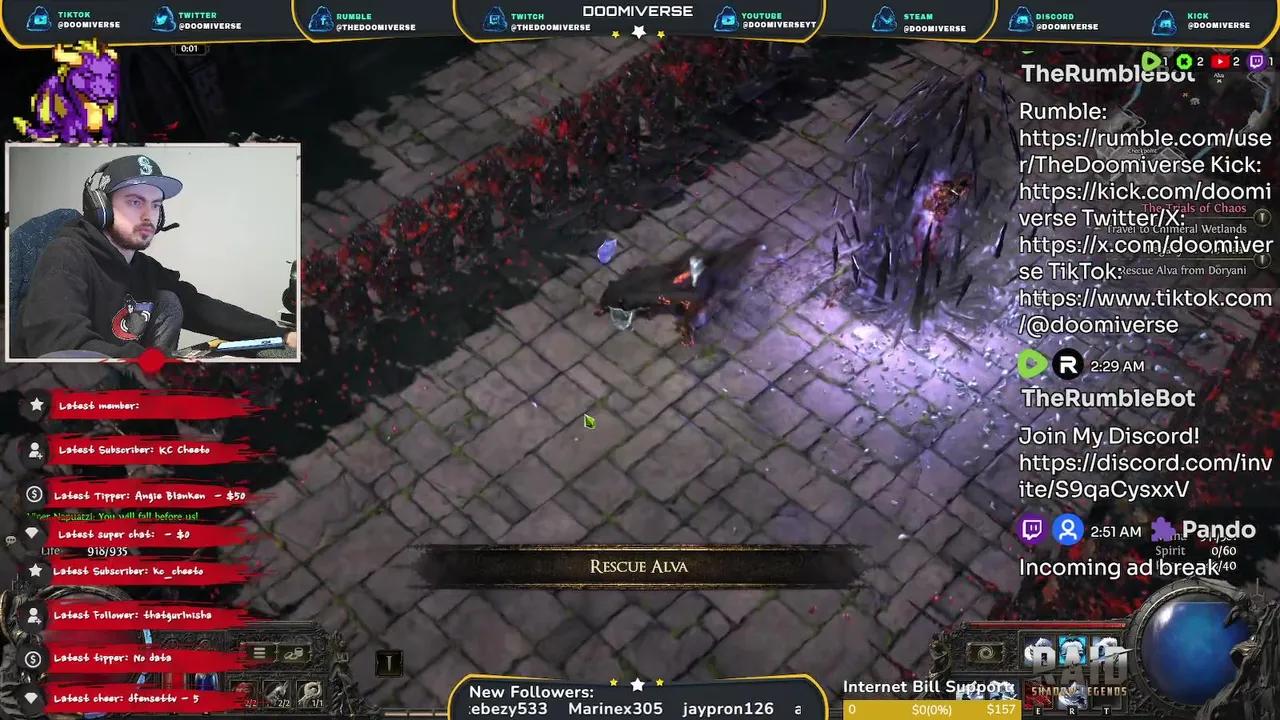Viewport: 1280px width, 720px height.
Task: Click the Kick viewer count icon next to TheRumbleBot
Action: click(1185, 61)
